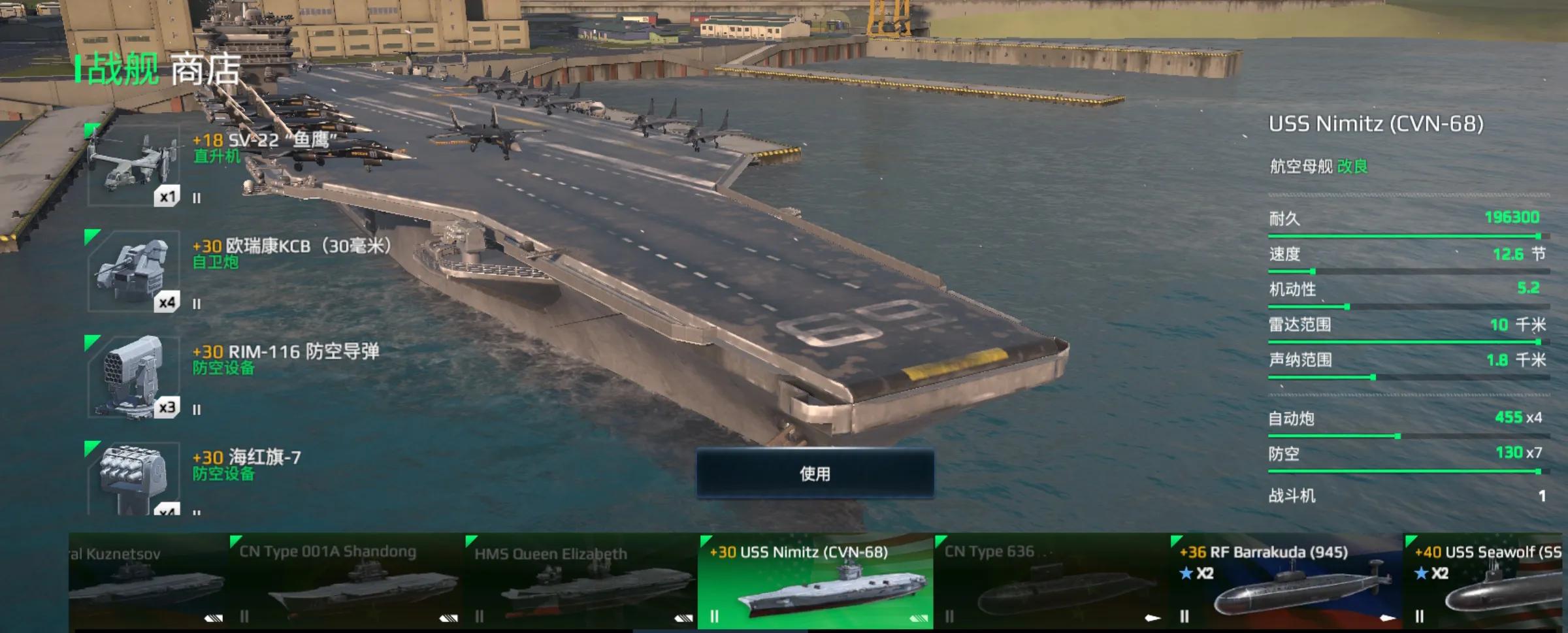Image resolution: width=1568 pixels, height=633 pixels.
Task: Select the RIM-116 防空导弹 equipment slot
Action: click(133, 378)
